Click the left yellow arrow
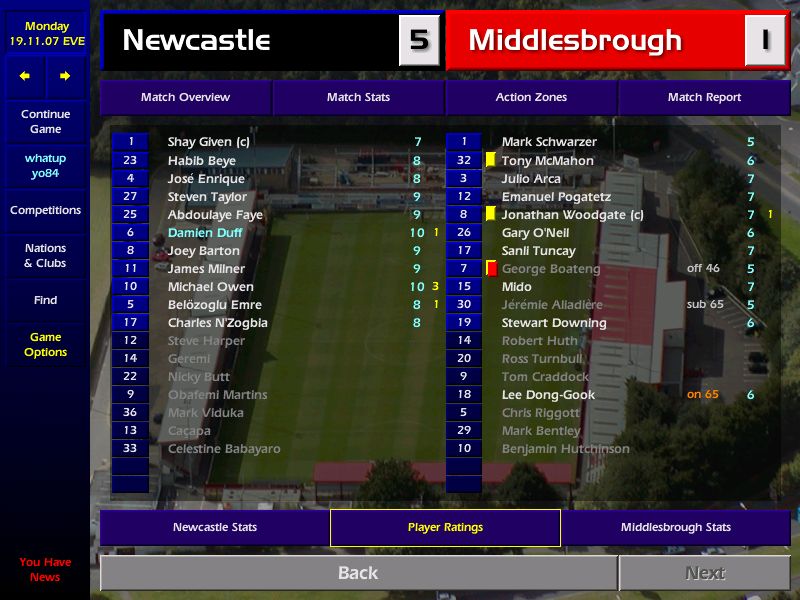This screenshot has width=800, height=600. [x=25, y=76]
